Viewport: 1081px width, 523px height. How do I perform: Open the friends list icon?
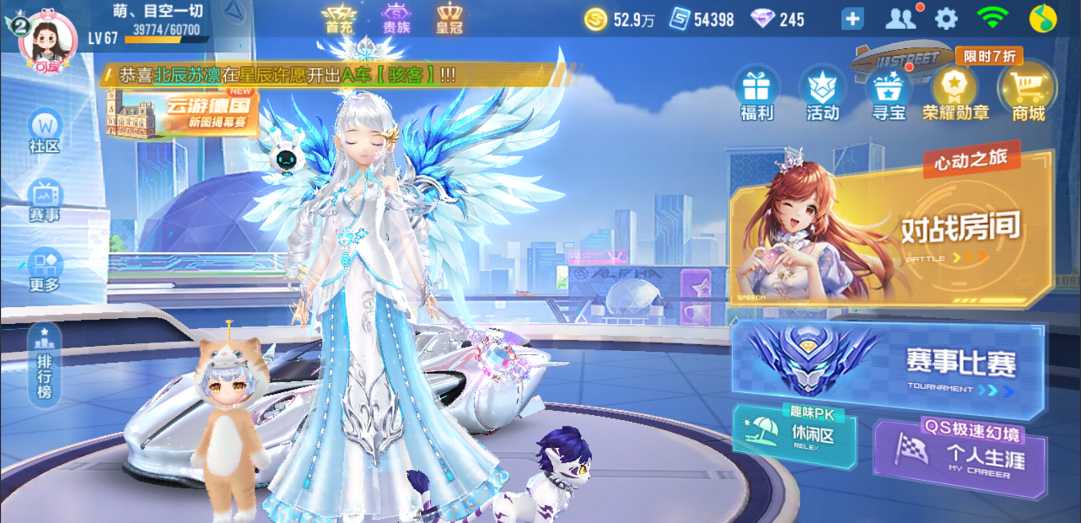pos(900,18)
